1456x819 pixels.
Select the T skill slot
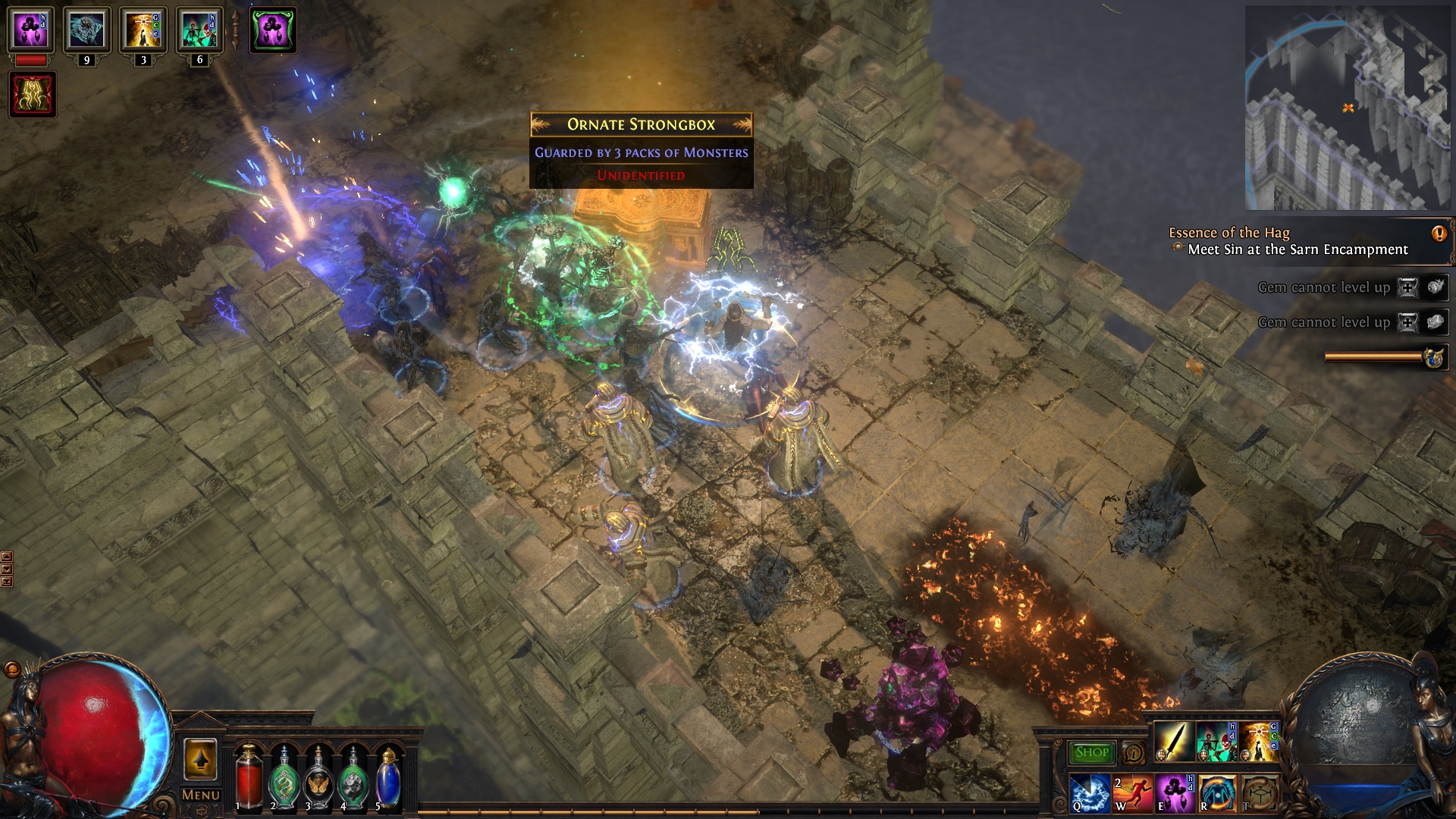tap(1259, 793)
